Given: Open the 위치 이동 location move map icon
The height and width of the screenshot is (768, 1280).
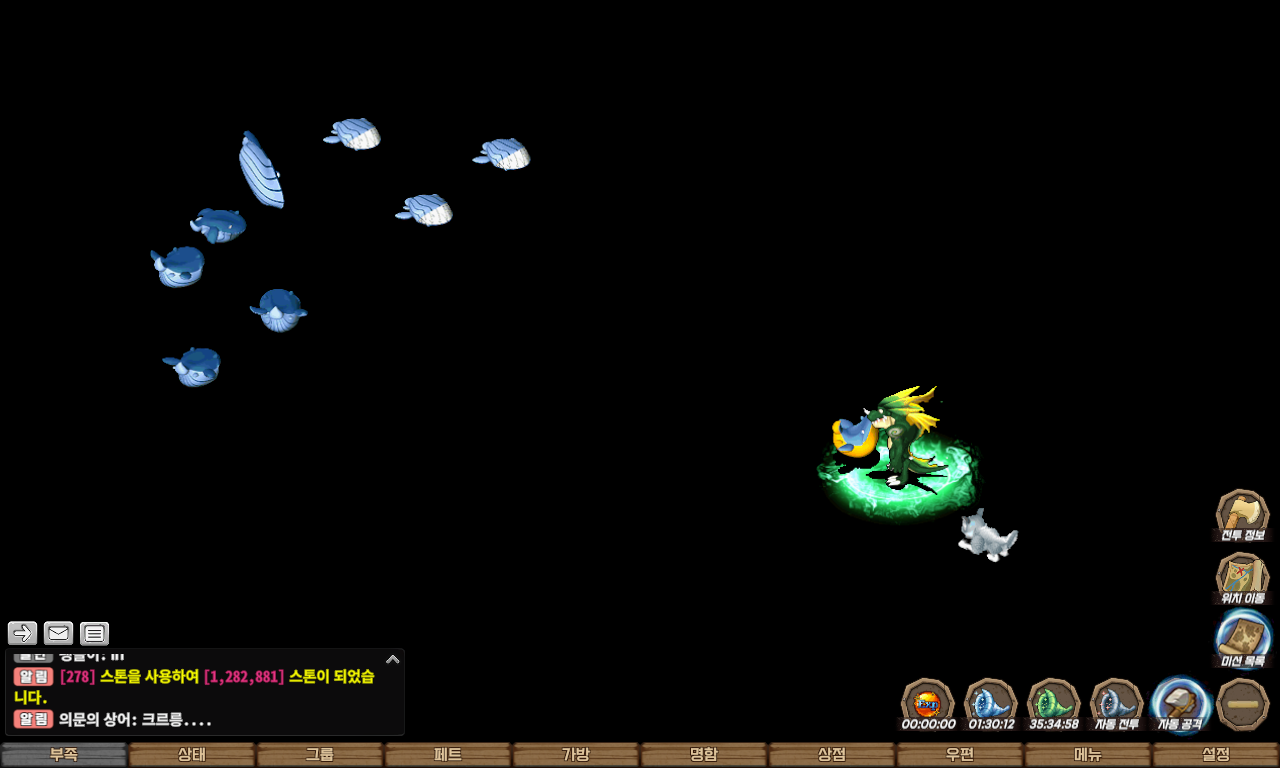Looking at the screenshot, I should tap(1242, 578).
